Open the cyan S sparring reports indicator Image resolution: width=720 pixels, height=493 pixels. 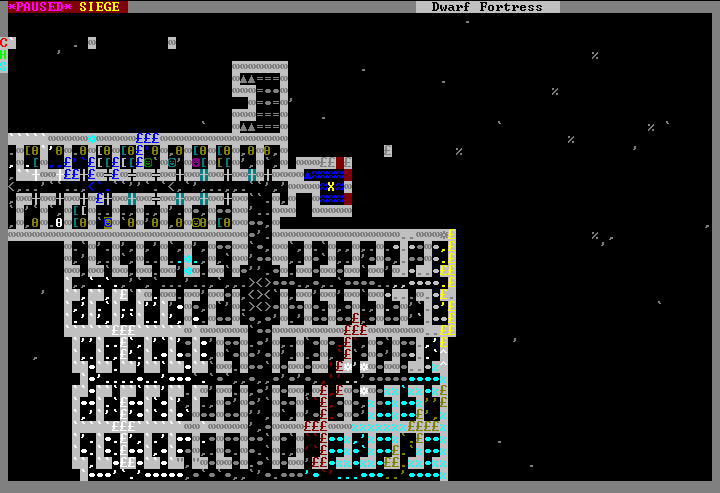(x=4, y=67)
